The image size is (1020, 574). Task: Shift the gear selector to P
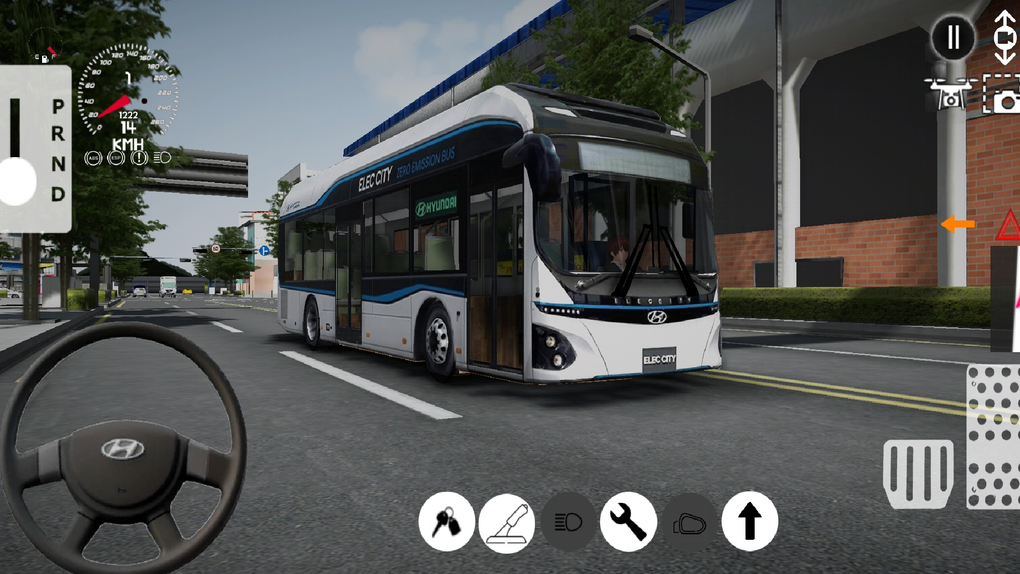coord(58,106)
